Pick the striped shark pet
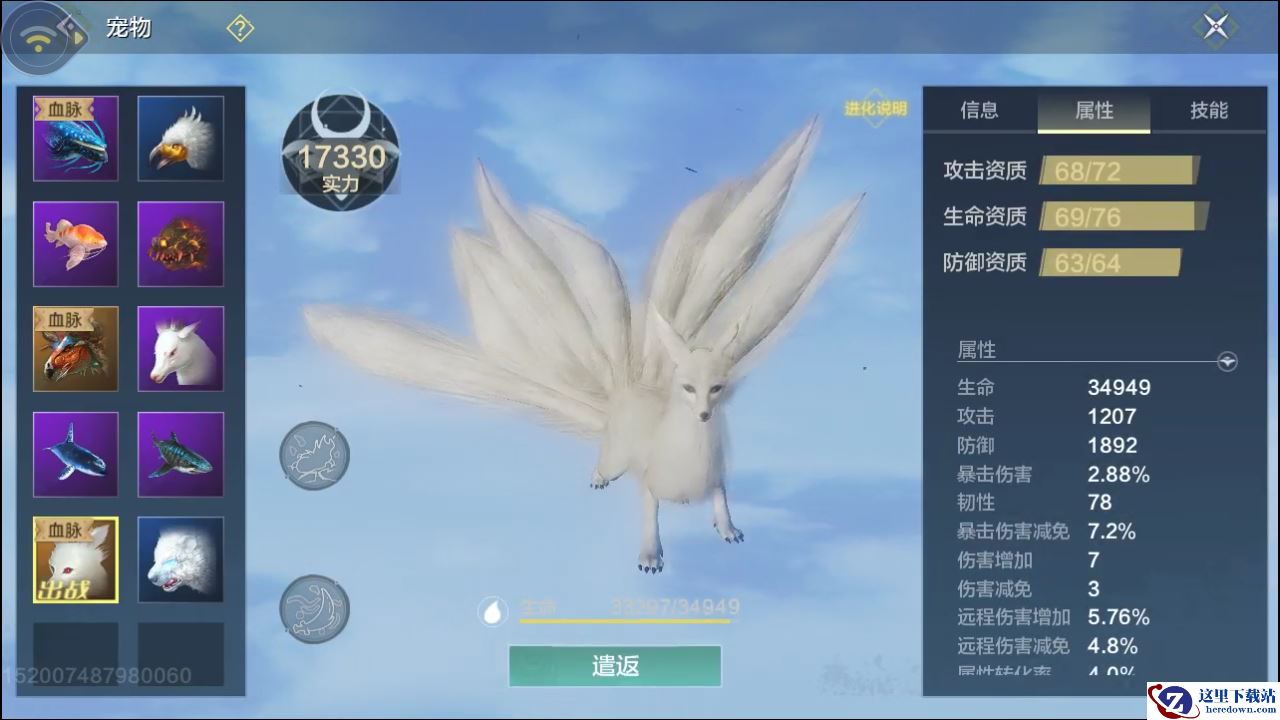The height and width of the screenshot is (720, 1280). 180,454
